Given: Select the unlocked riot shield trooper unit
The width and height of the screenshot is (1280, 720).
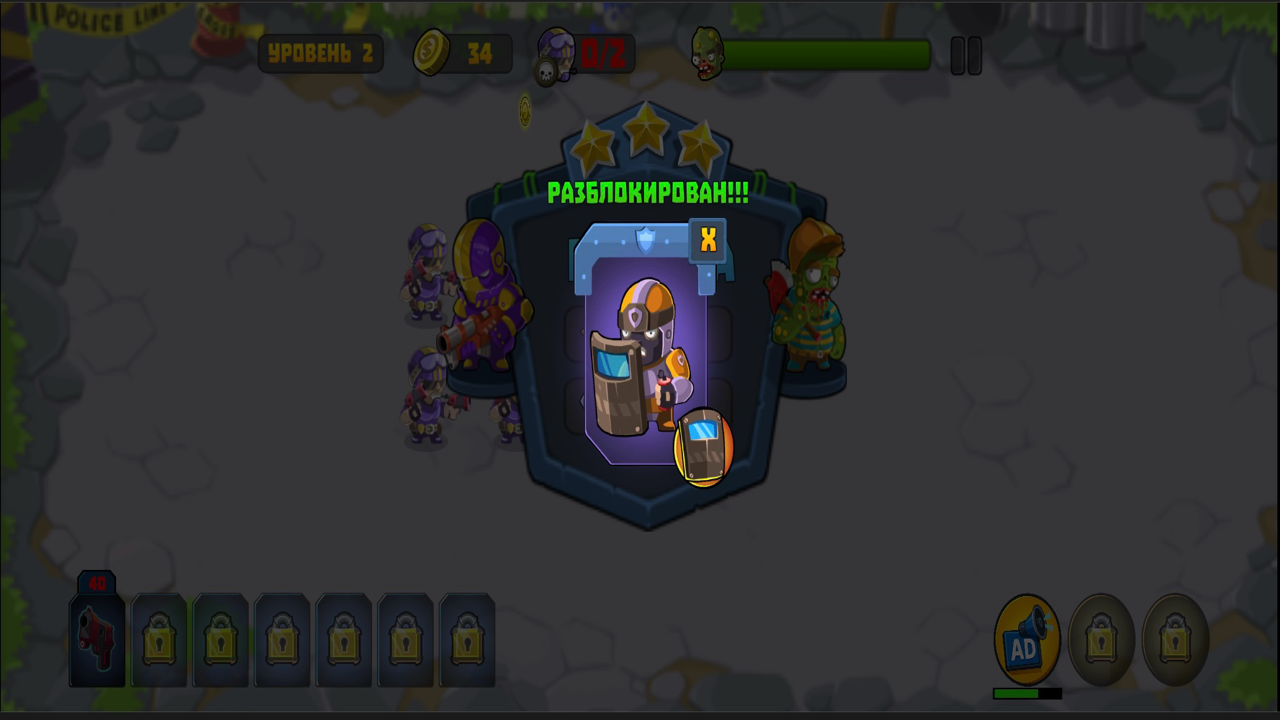Looking at the screenshot, I should click(648, 360).
